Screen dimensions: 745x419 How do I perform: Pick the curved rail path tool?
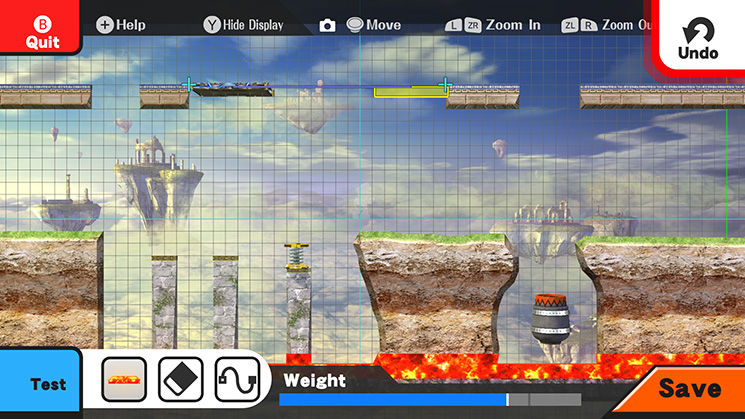[x=236, y=380]
